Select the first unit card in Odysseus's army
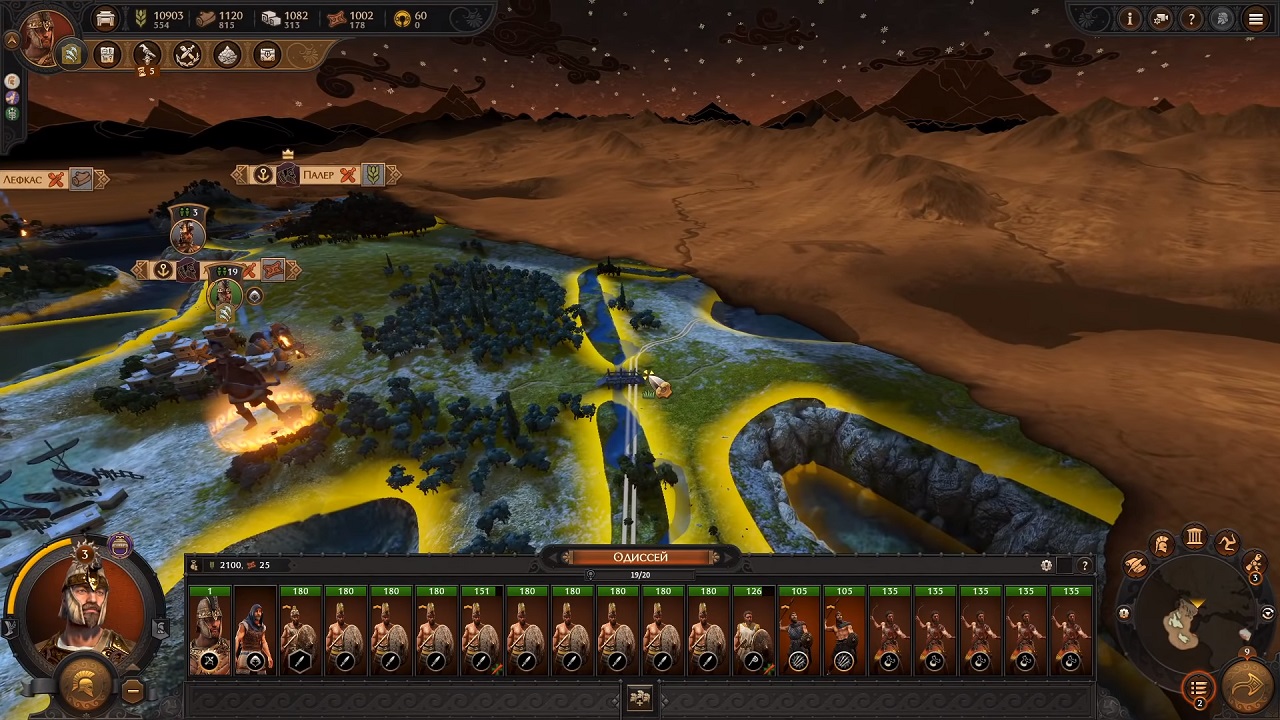This screenshot has width=1280, height=720. coord(210,630)
